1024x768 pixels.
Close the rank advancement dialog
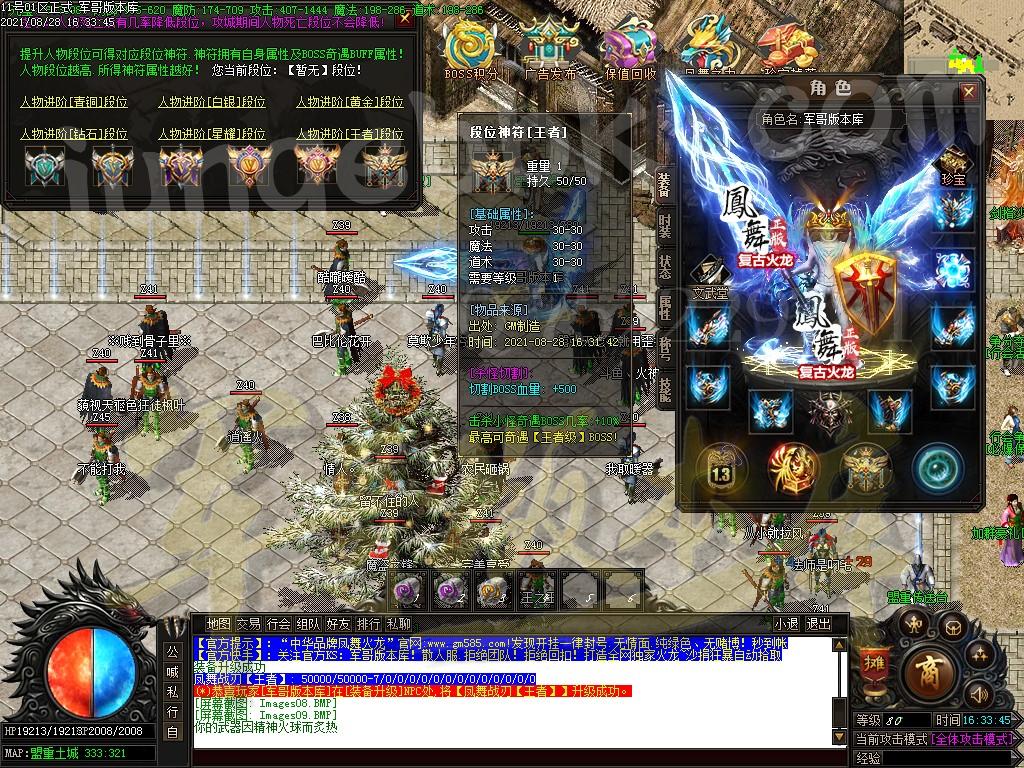403,20
